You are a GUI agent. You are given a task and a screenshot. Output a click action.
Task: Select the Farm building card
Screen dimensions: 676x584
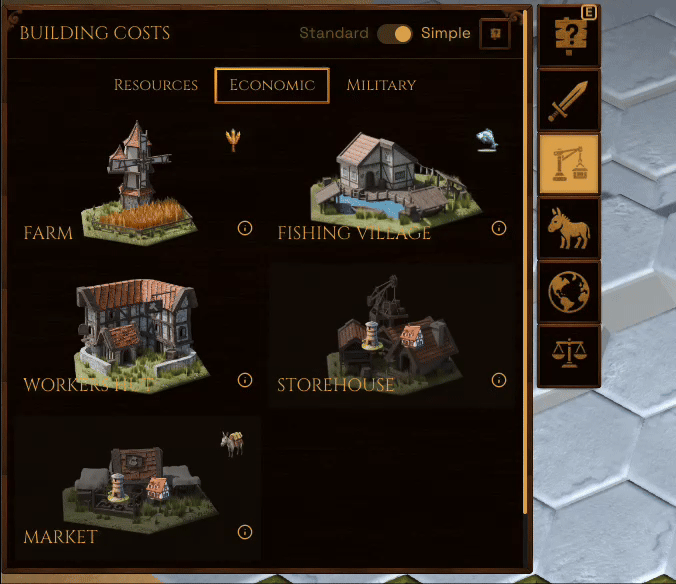click(x=137, y=182)
